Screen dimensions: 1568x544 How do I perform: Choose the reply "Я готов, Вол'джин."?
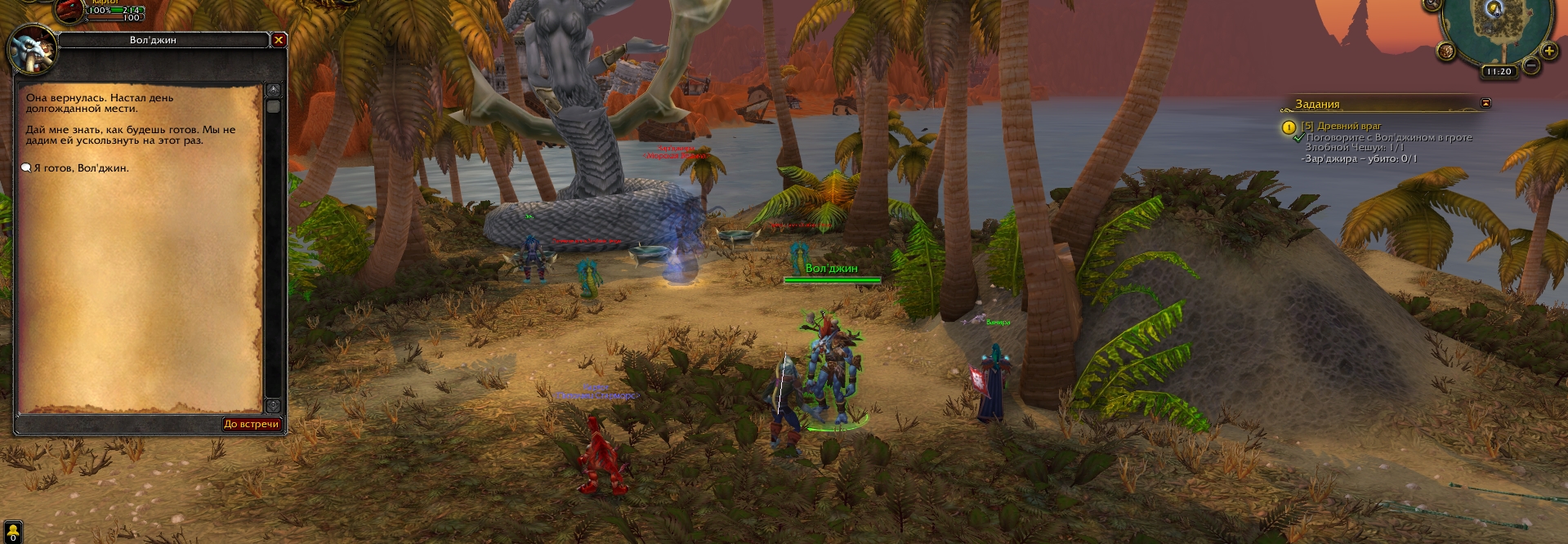(81, 168)
